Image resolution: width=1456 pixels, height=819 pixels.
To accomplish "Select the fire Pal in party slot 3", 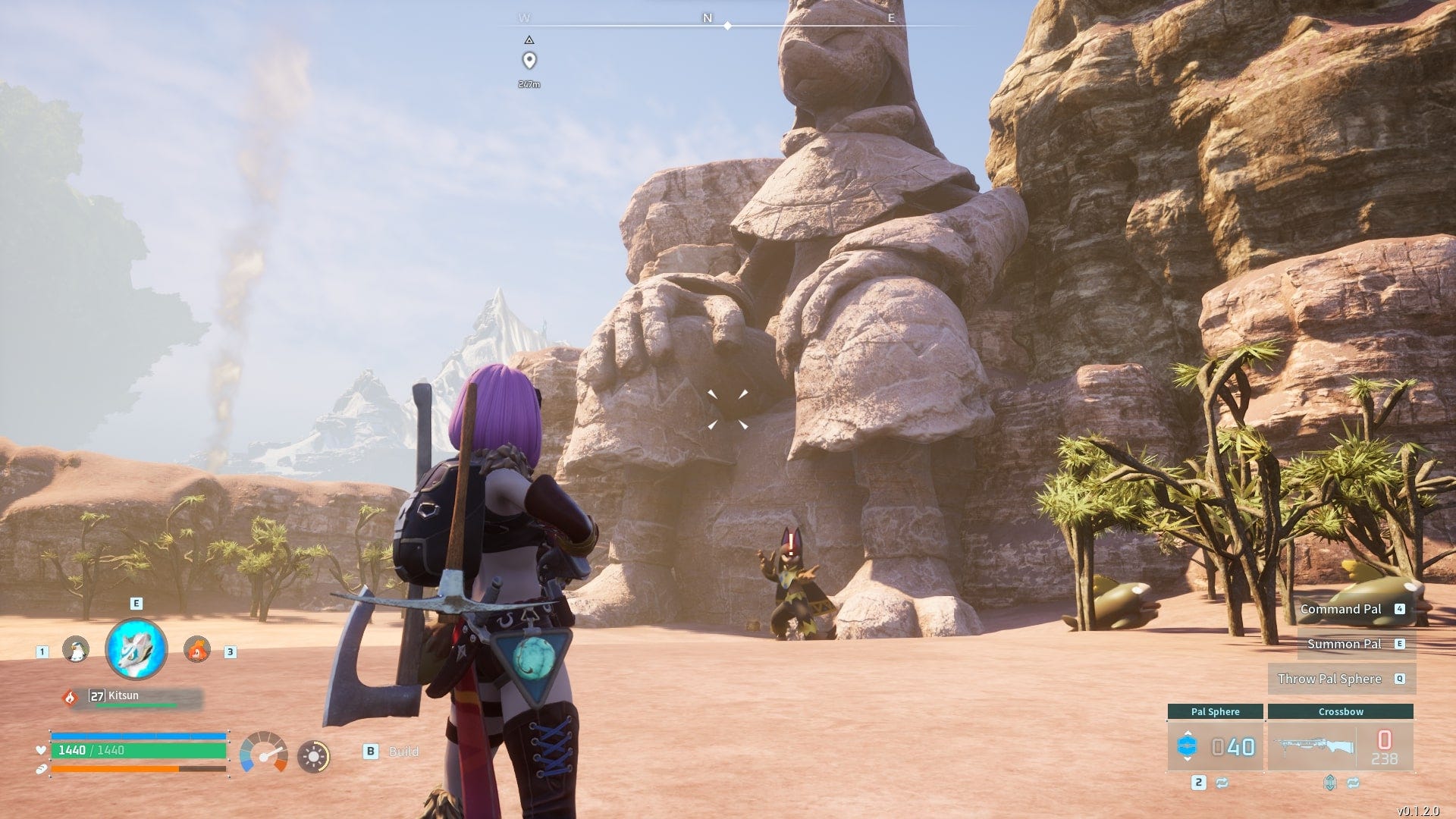I will click(196, 649).
